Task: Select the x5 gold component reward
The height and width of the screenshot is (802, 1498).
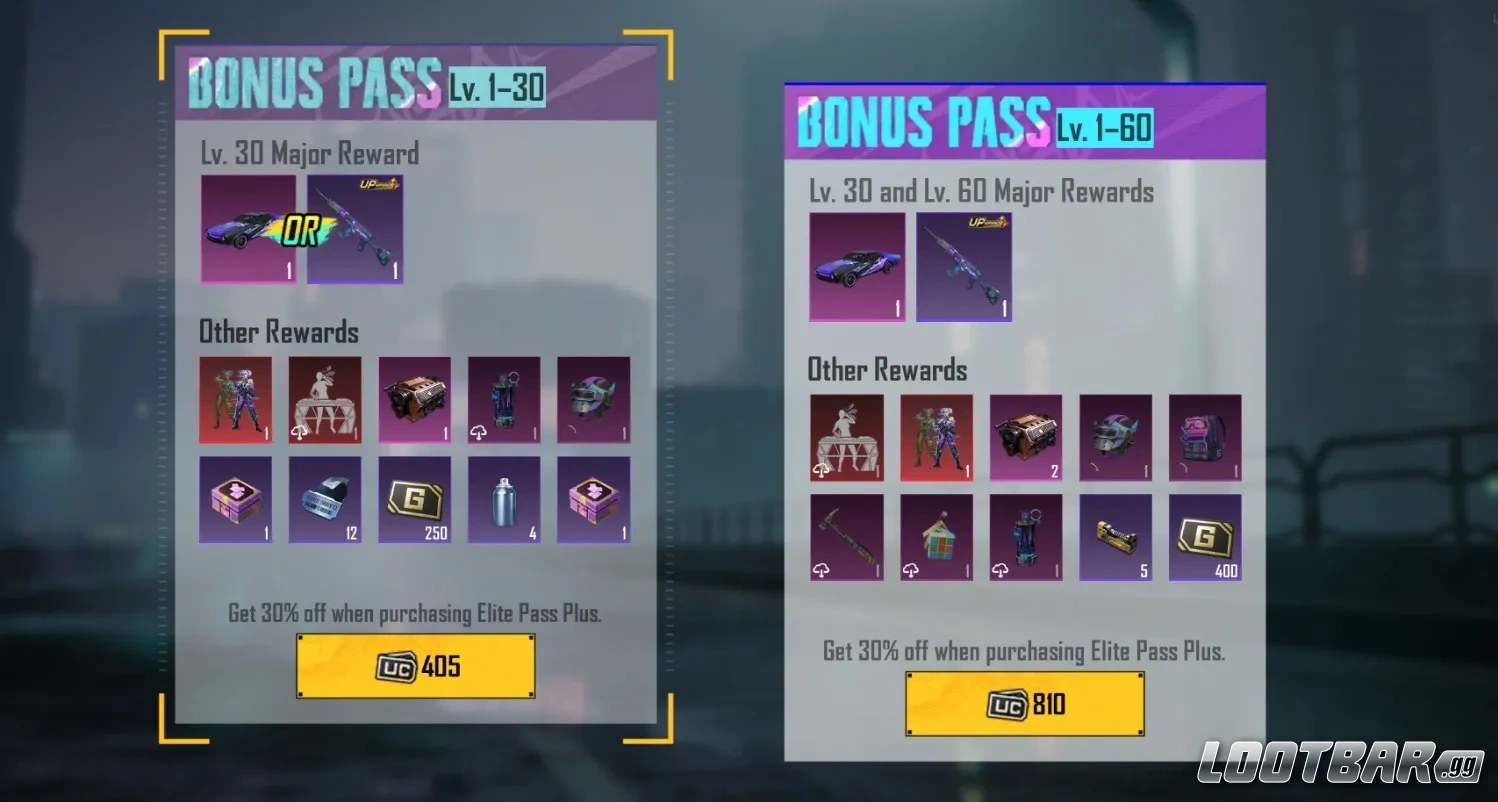Action: pos(1116,537)
